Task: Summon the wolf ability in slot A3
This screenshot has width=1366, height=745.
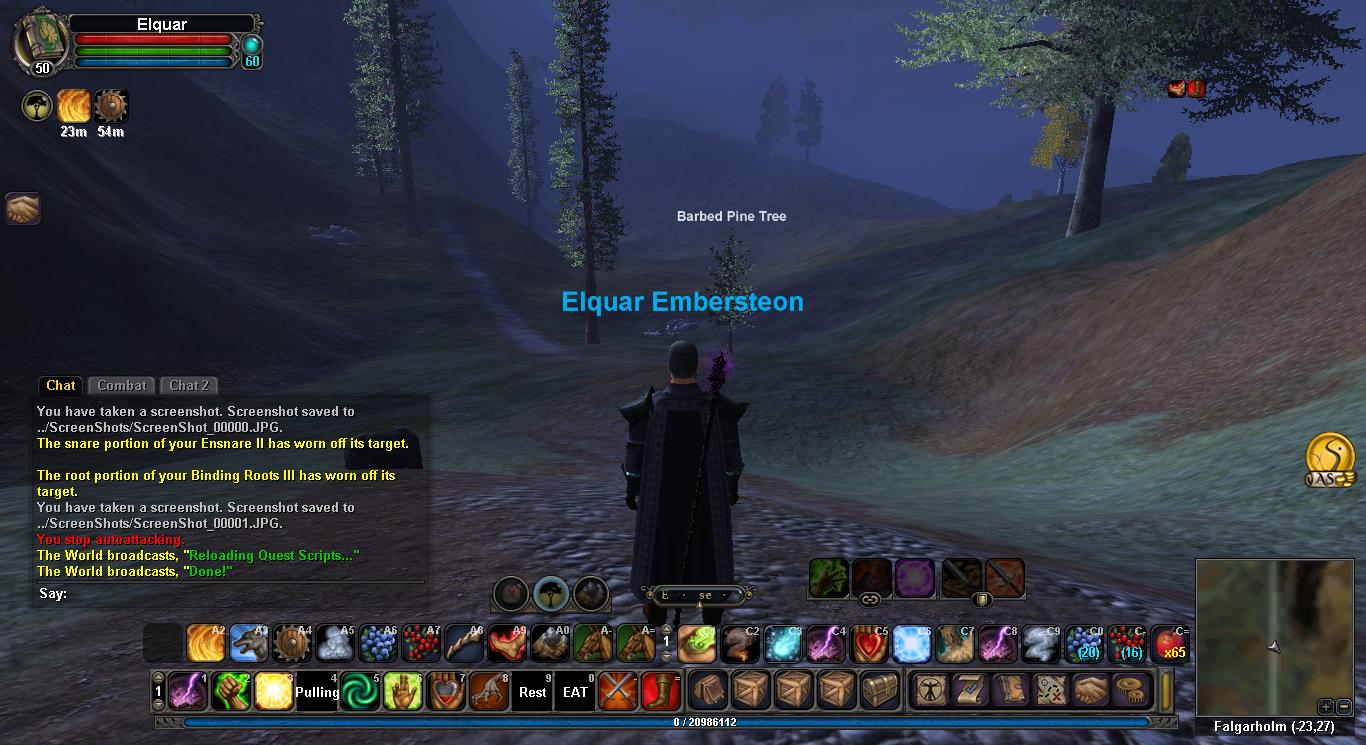Action: (x=249, y=645)
